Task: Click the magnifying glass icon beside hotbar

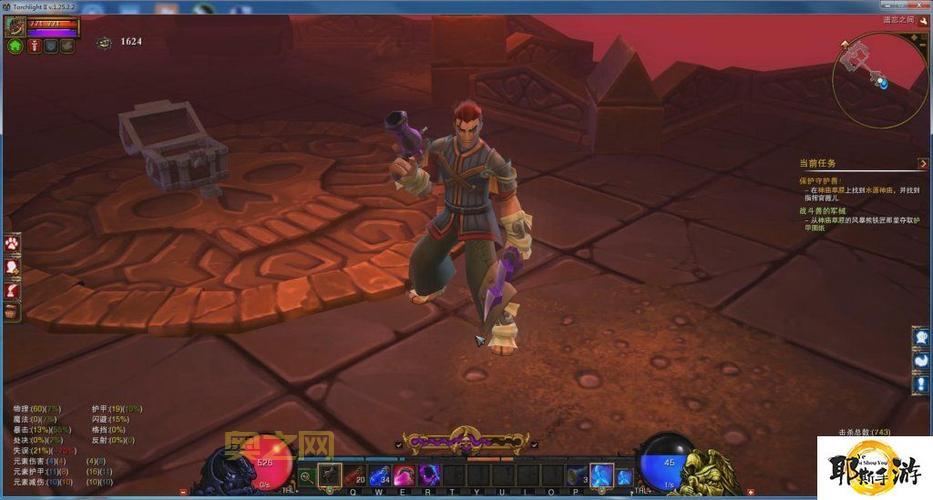Action: 306,476
